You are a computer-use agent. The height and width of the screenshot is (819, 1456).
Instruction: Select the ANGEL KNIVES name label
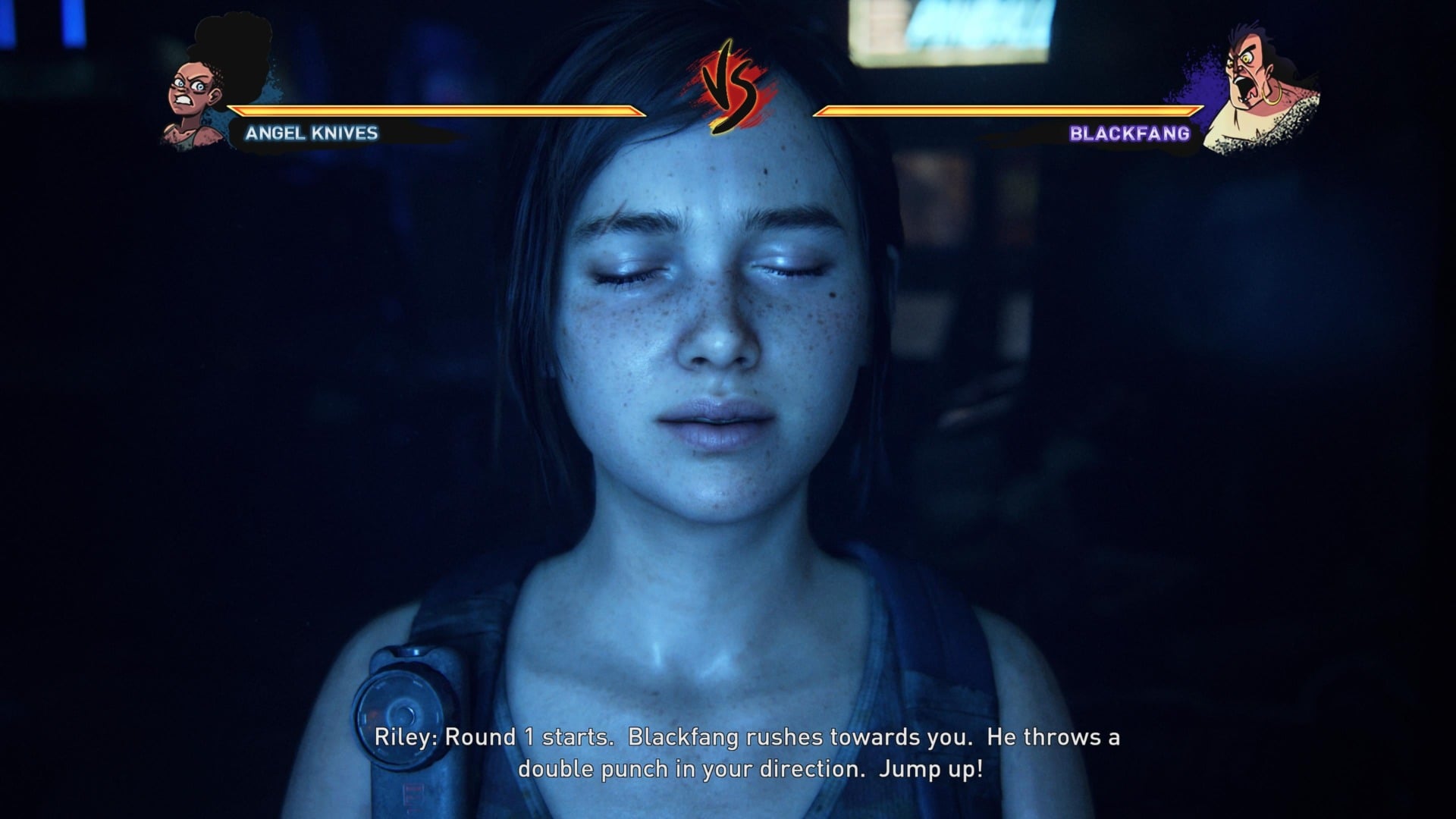(x=309, y=135)
